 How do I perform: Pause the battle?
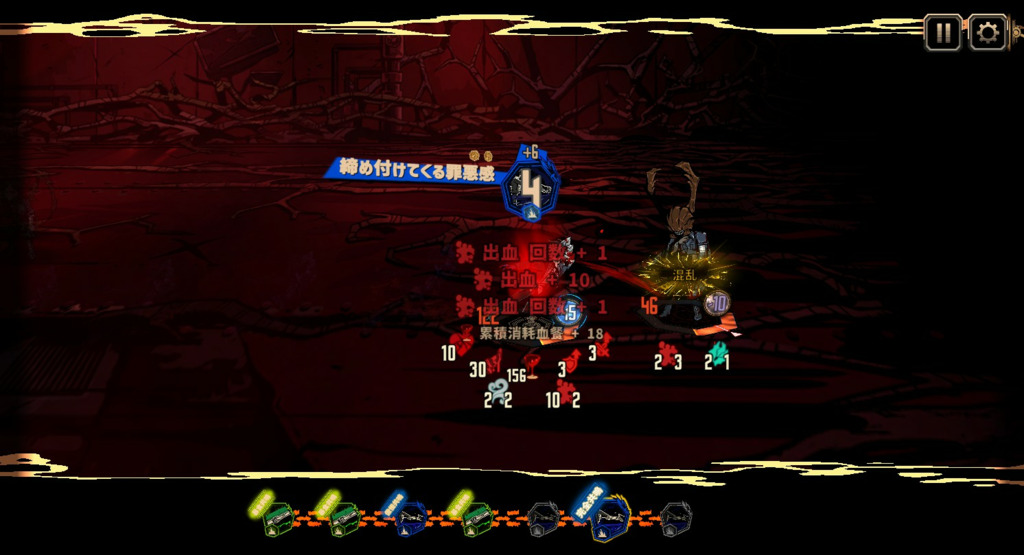pos(942,33)
